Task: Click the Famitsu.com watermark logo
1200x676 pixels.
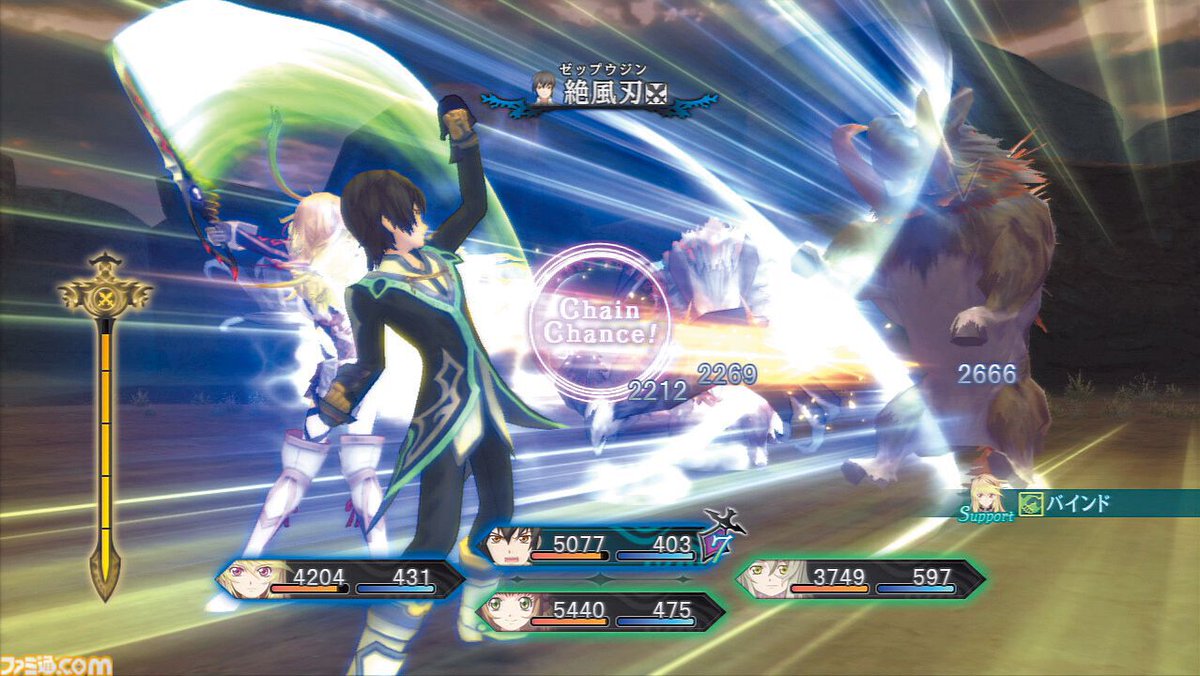Action: (56, 664)
